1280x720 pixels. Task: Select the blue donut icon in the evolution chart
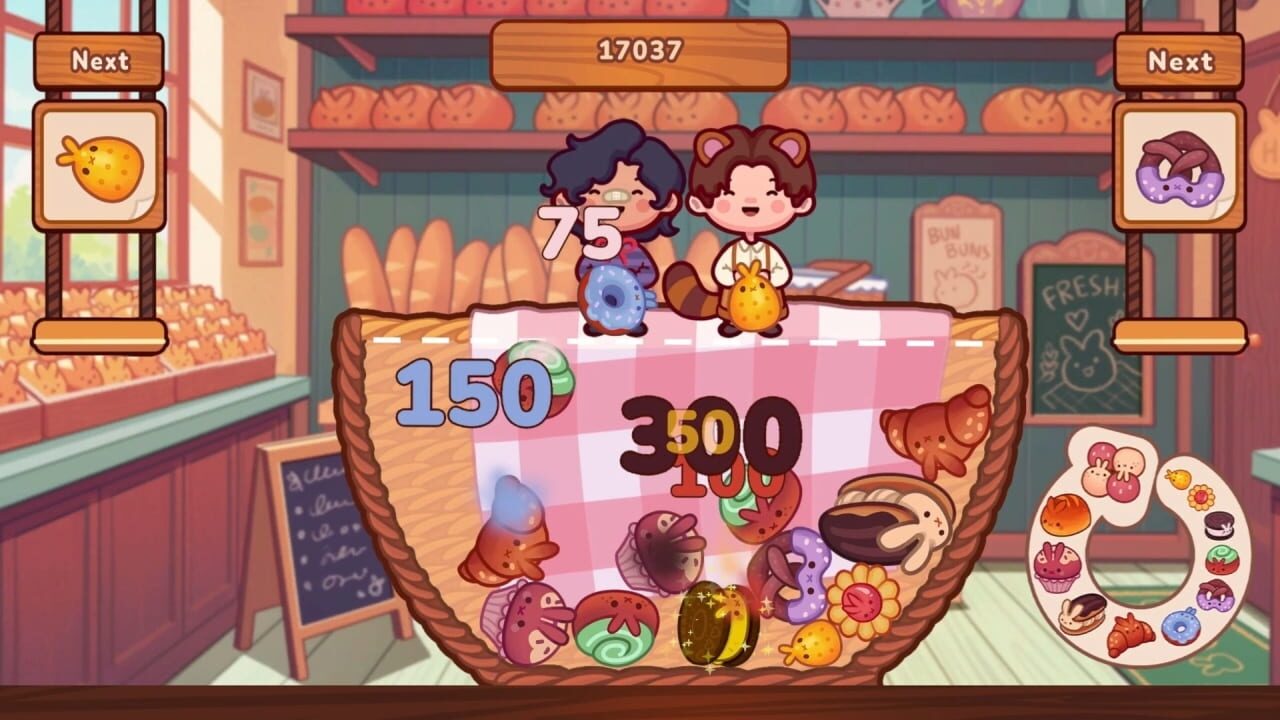[1179, 627]
